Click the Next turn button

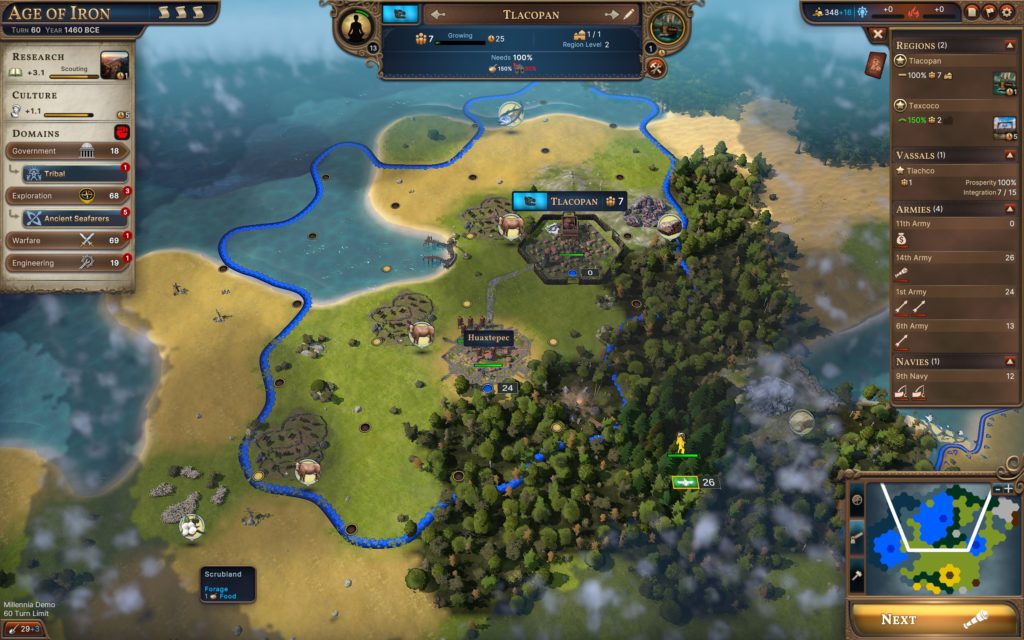tap(933, 619)
